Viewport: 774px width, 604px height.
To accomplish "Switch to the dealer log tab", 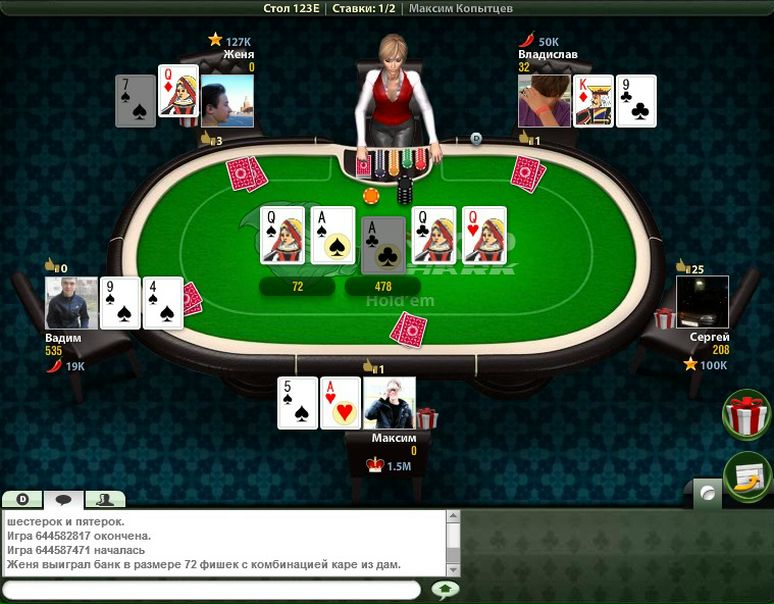I will [x=21, y=499].
